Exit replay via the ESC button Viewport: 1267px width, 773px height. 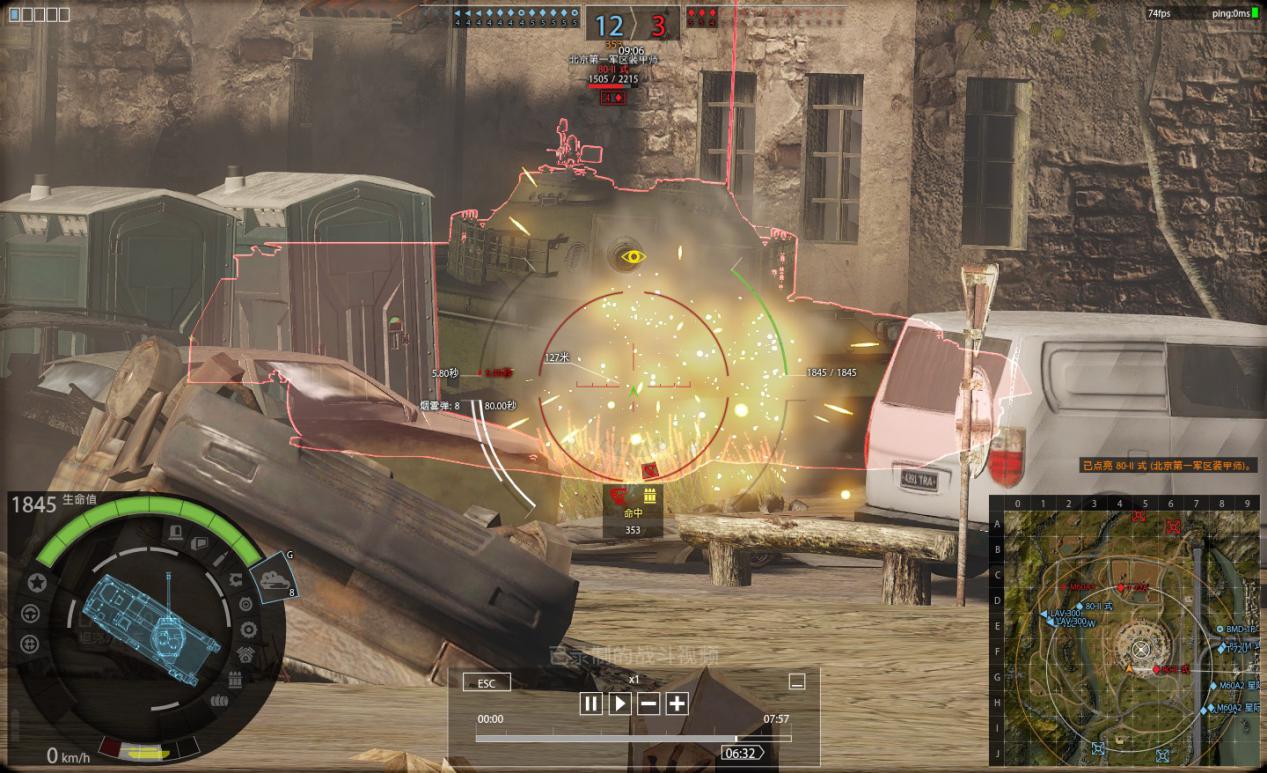pyautogui.click(x=486, y=682)
